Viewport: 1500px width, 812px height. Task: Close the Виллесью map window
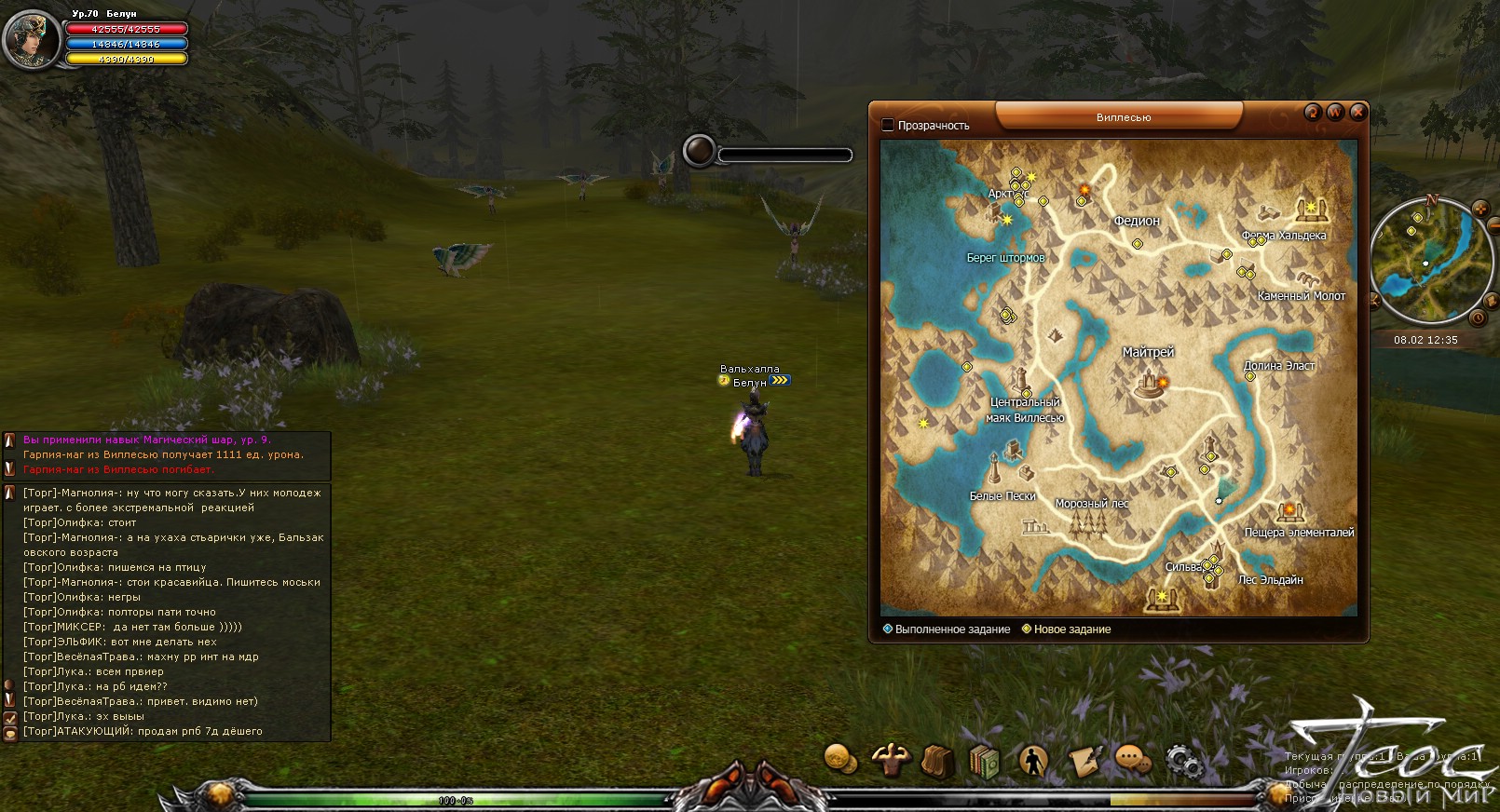pos(1357,113)
